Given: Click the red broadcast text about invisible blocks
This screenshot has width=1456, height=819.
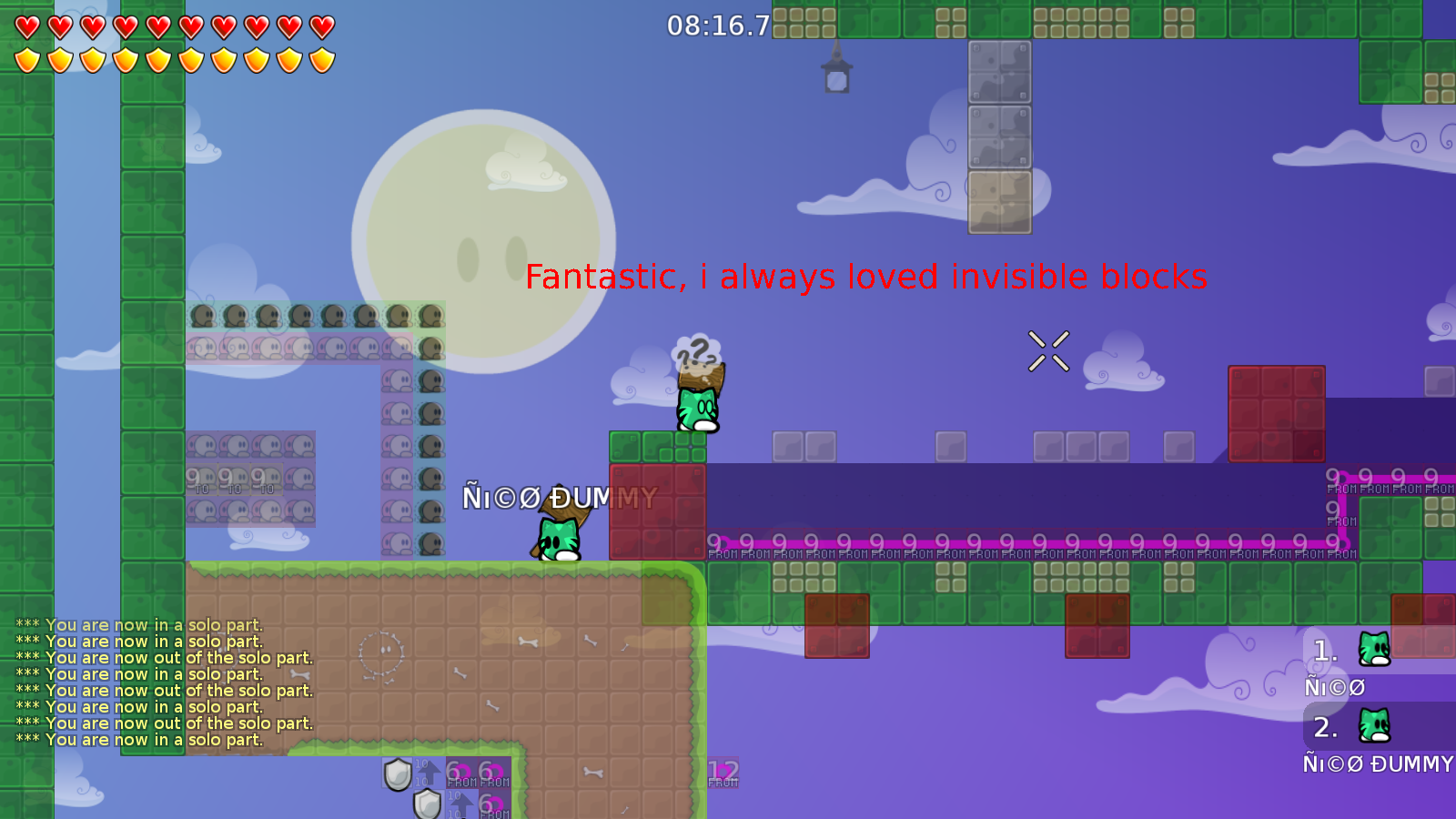Looking at the screenshot, I should (864, 278).
